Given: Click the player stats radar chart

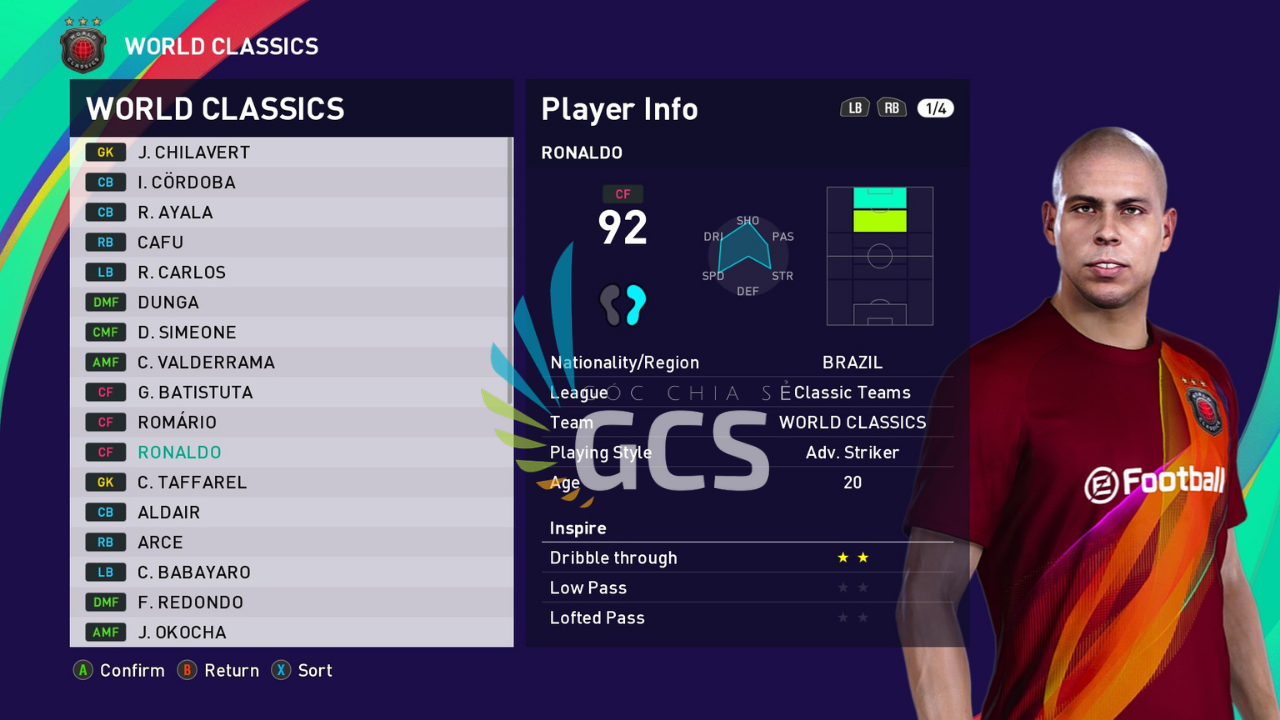Looking at the screenshot, I should (746, 255).
